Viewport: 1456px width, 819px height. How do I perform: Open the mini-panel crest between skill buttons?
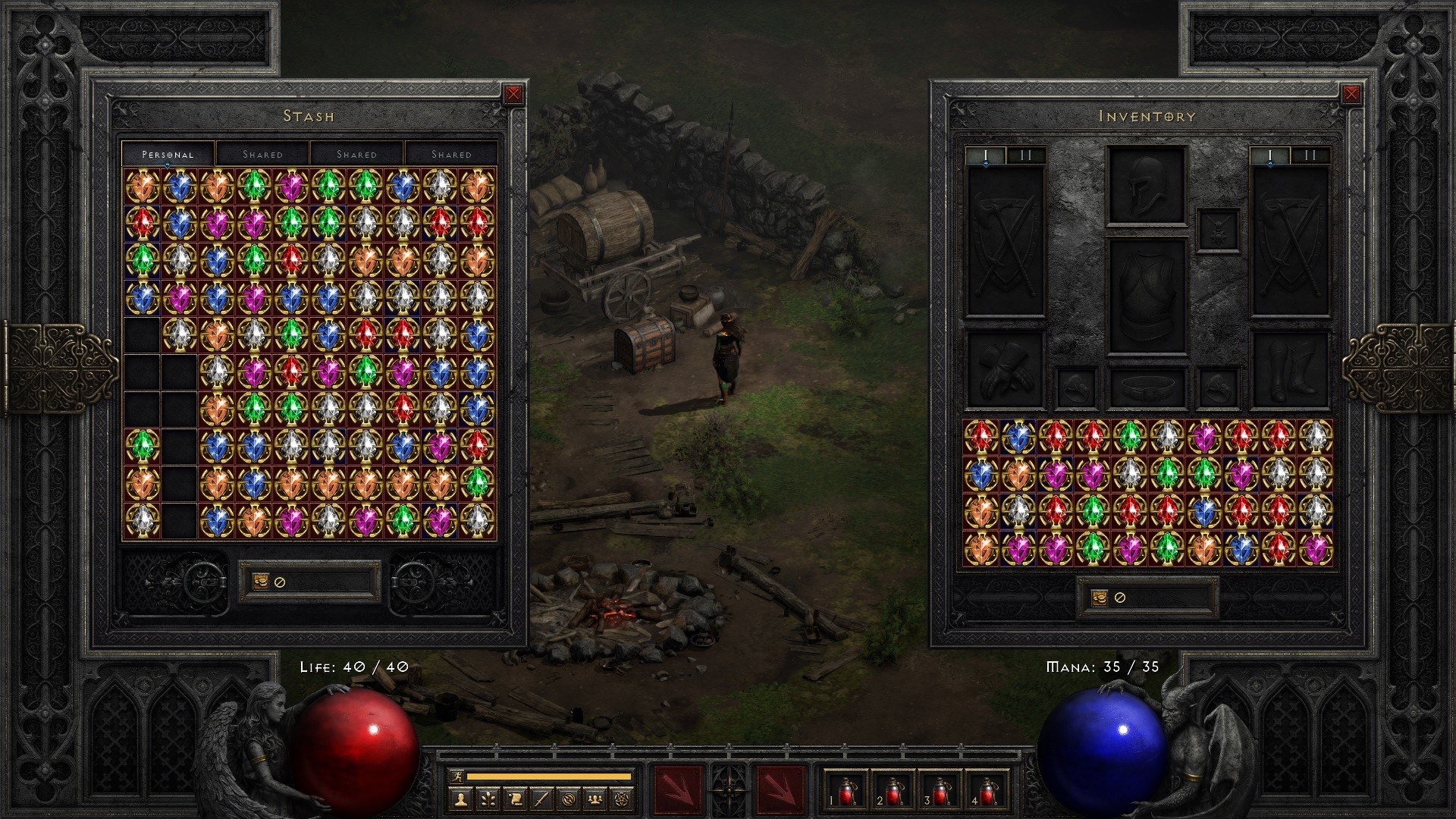pyautogui.click(x=728, y=791)
